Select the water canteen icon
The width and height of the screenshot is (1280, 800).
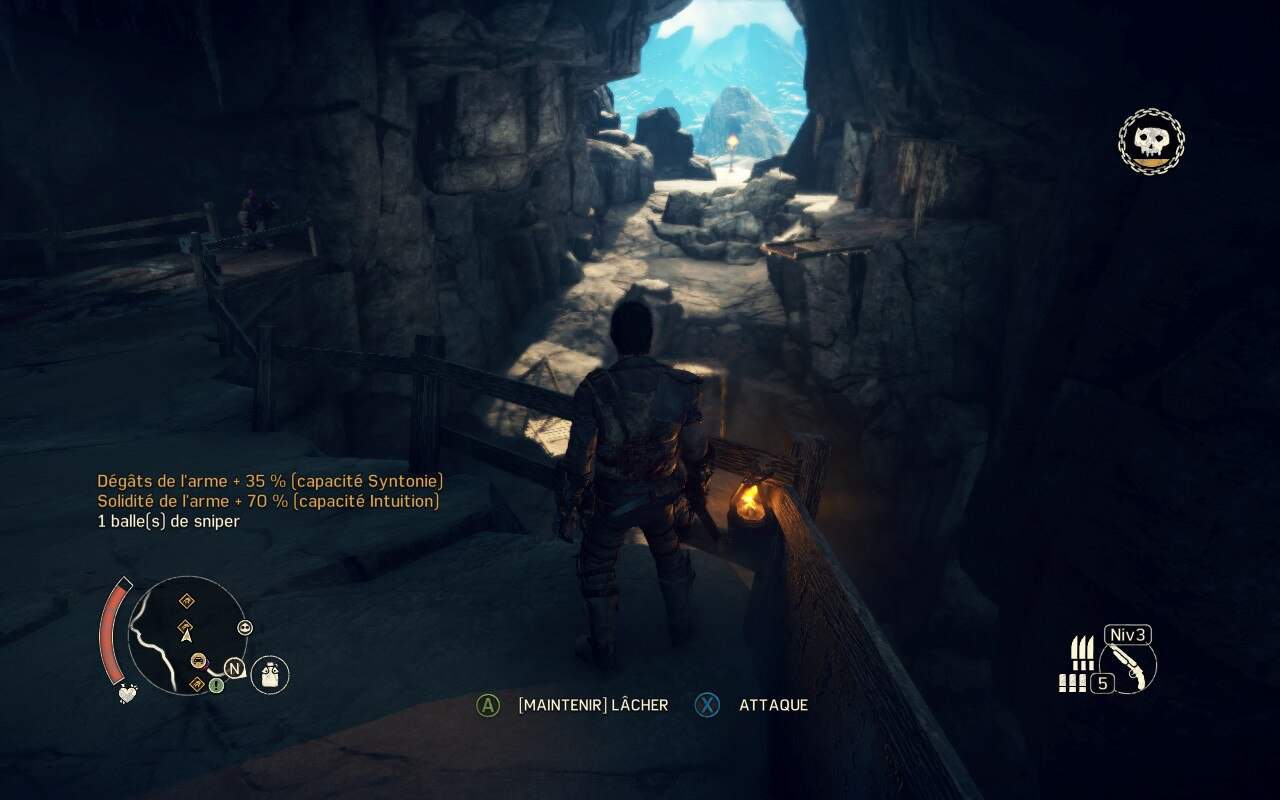pyautogui.click(x=270, y=675)
